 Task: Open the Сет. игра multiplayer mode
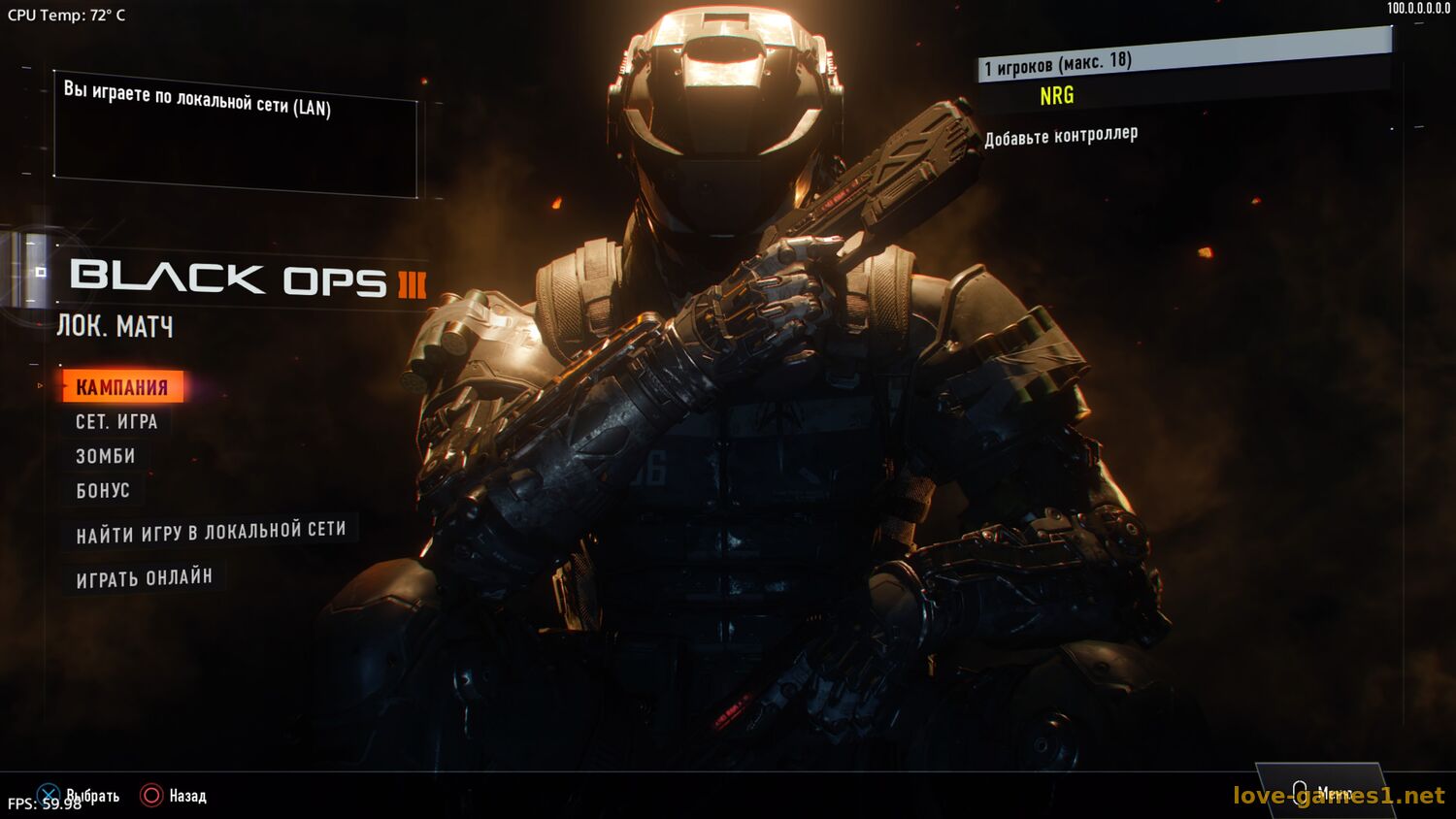pyautogui.click(x=116, y=422)
